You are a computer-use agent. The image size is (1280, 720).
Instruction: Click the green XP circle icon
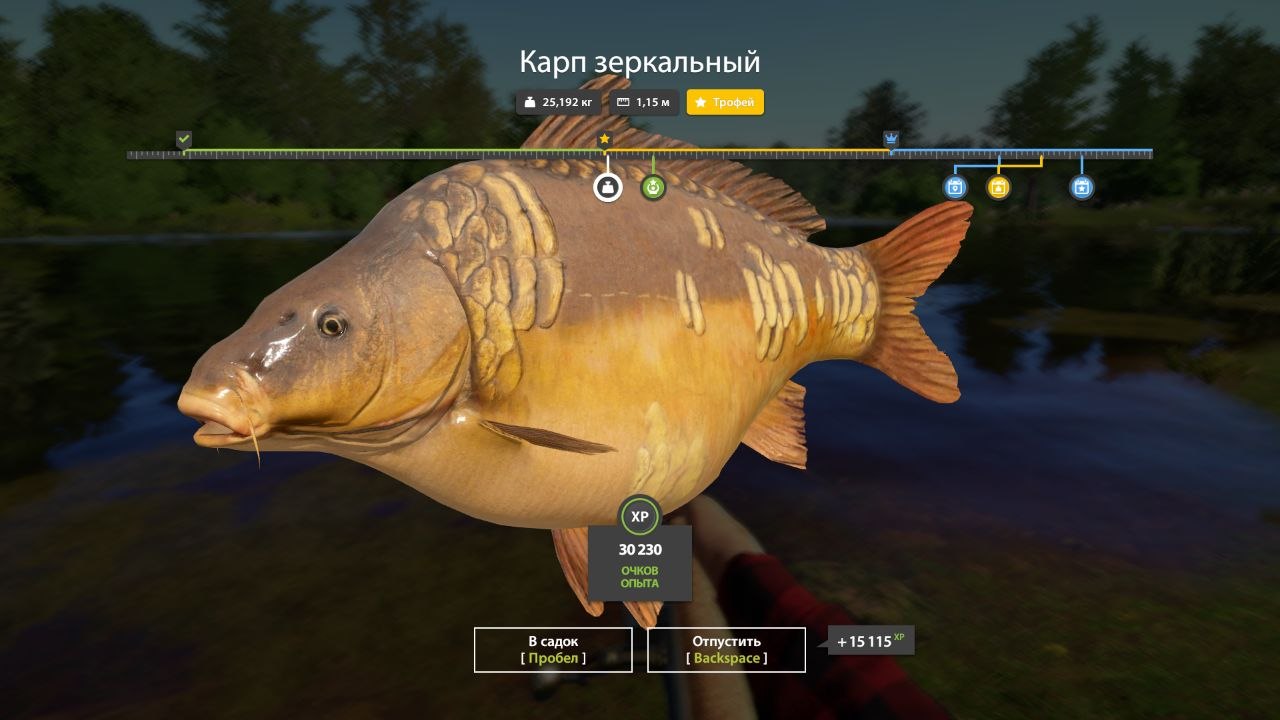(x=641, y=517)
